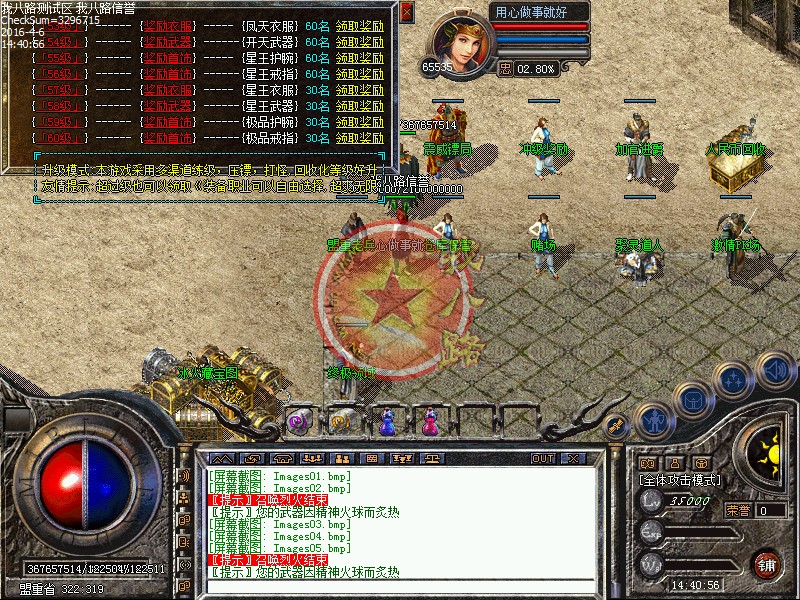
Task: Use the blue potion in belt
Action: tap(387, 423)
